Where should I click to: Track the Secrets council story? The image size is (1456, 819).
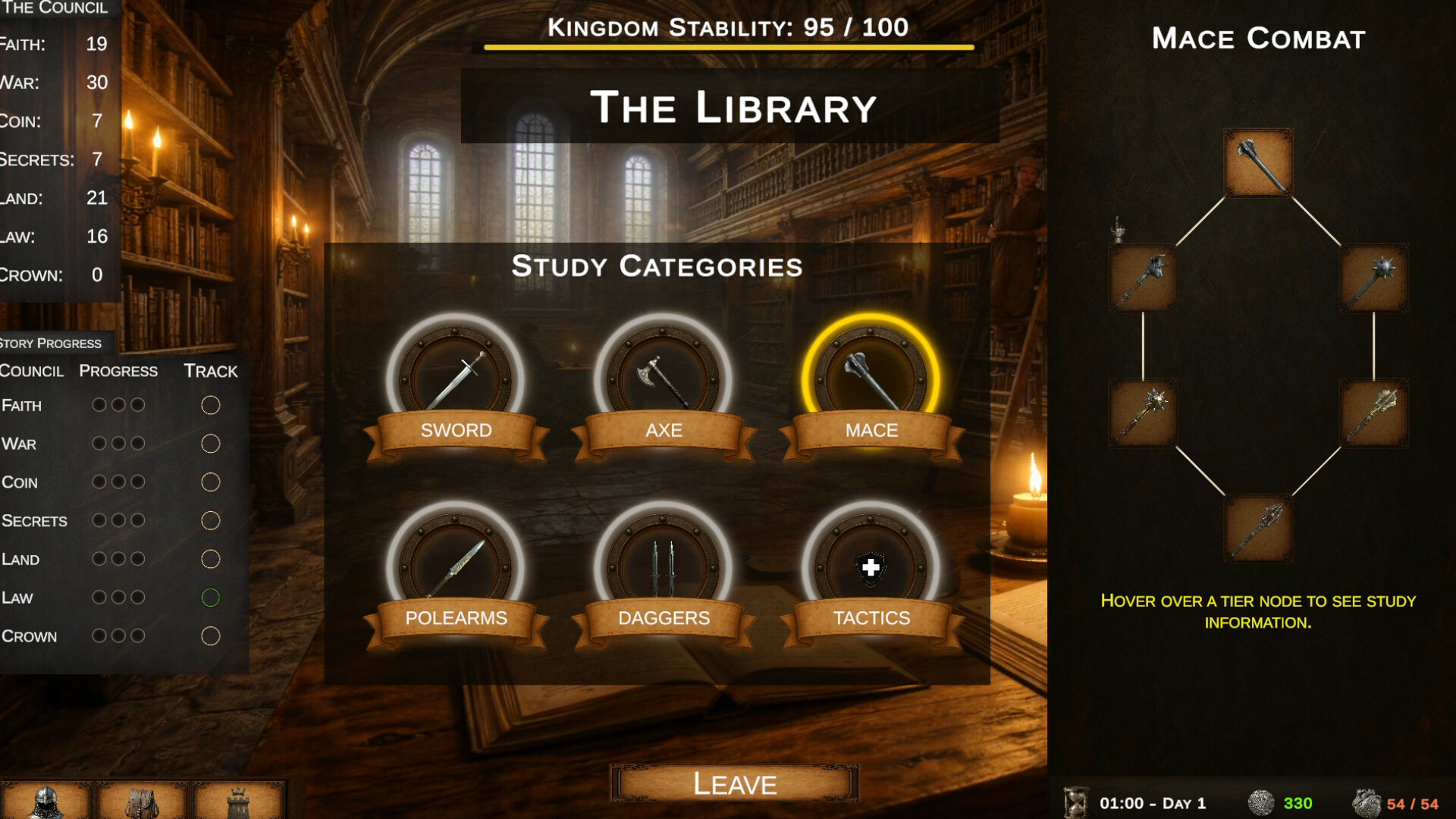(211, 521)
